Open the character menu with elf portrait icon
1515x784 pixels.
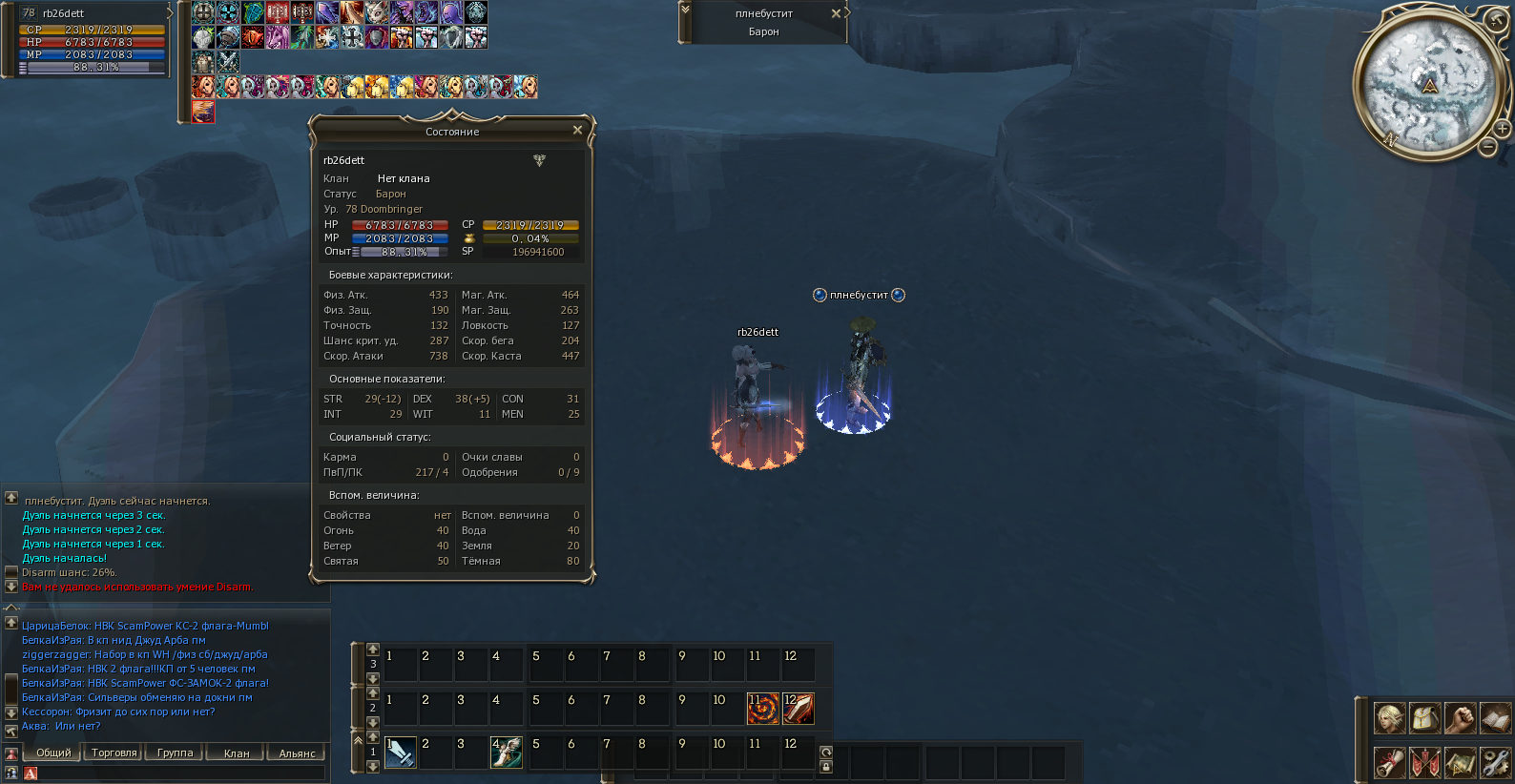[x=1389, y=718]
